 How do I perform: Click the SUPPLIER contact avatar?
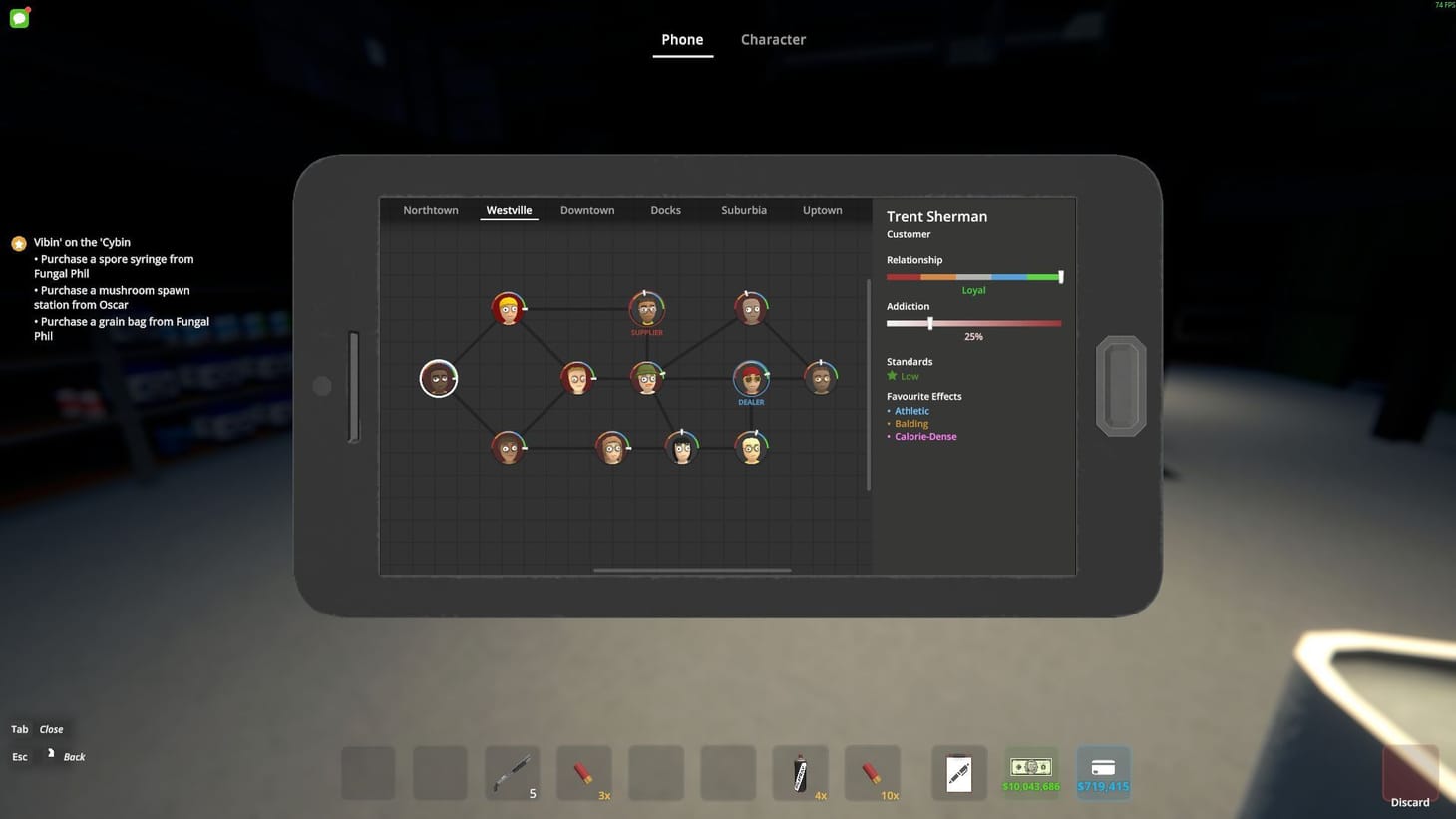646,307
